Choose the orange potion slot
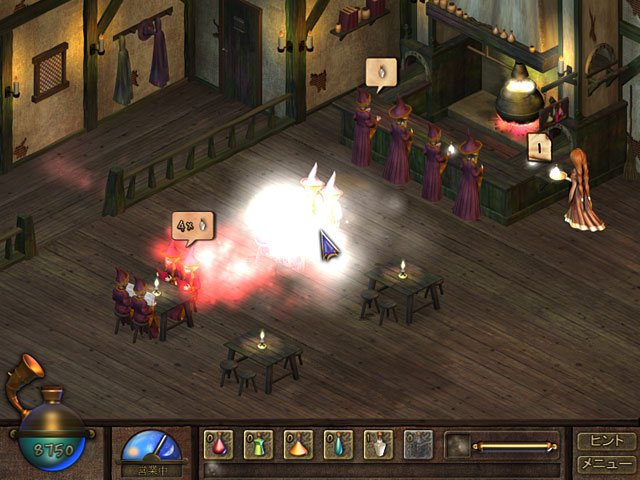The width and height of the screenshot is (640, 480). pyautogui.click(x=299, y=444)
